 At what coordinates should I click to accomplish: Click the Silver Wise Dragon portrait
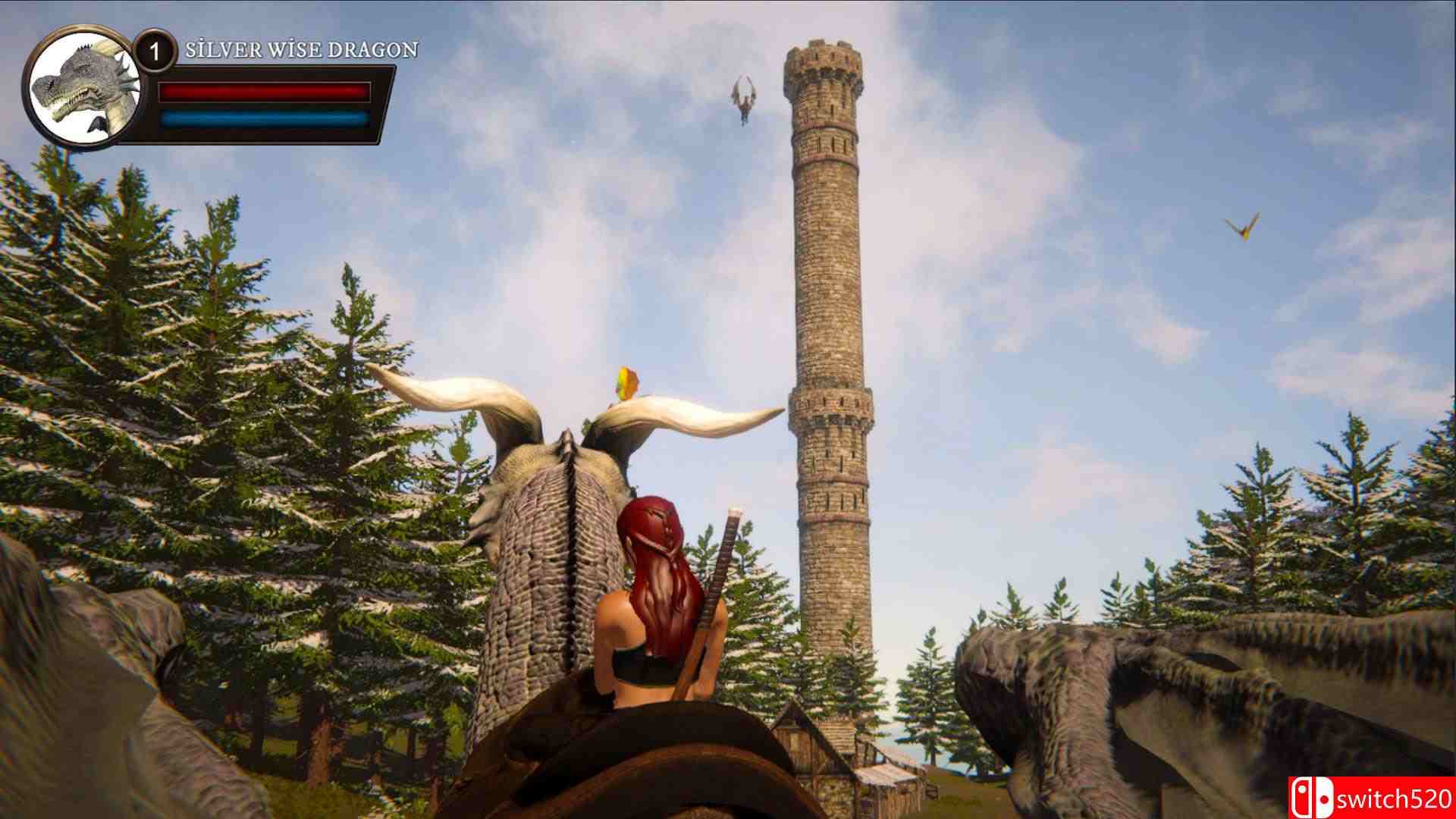pyautogui.click(x=83, y=89)
